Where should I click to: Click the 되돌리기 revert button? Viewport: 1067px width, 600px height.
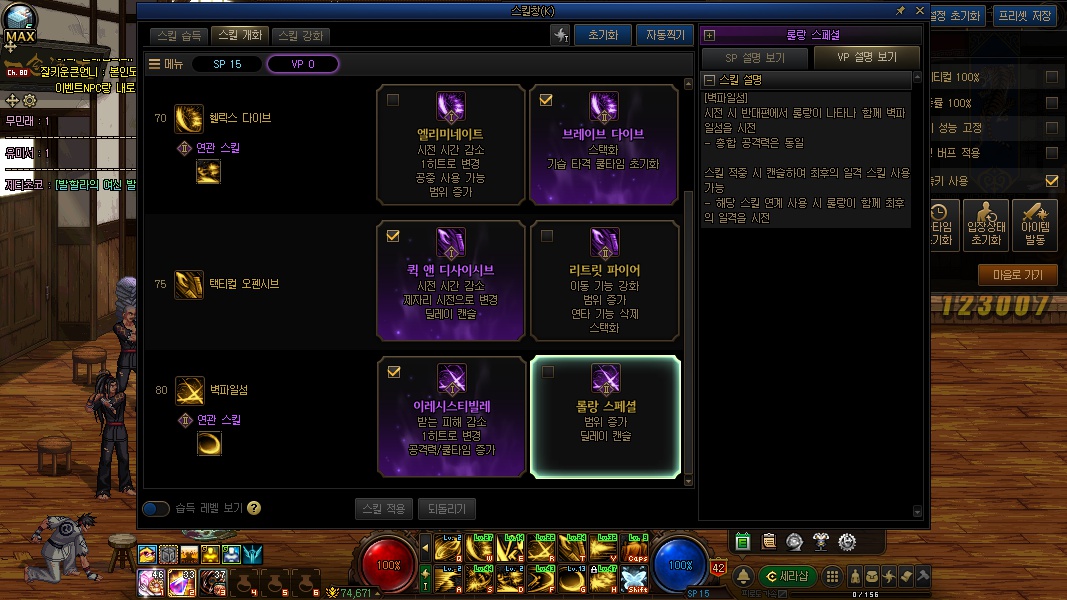446,509
